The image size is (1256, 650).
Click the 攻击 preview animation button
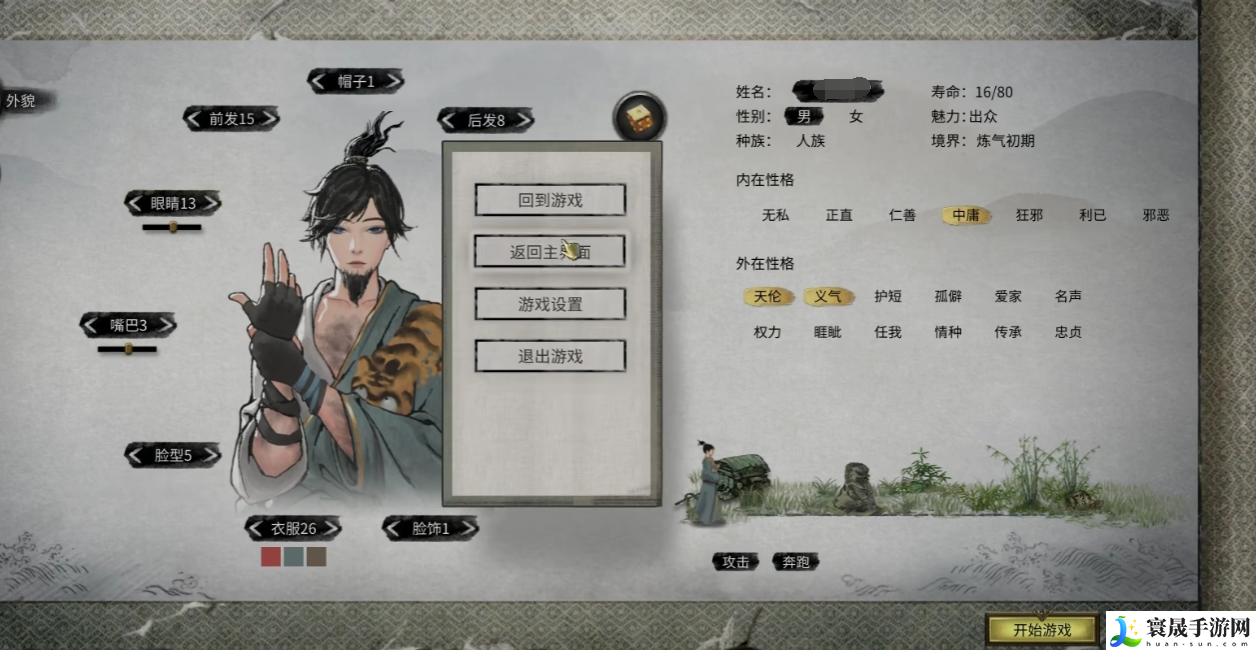pyautogui.click(x=736, y=562)
